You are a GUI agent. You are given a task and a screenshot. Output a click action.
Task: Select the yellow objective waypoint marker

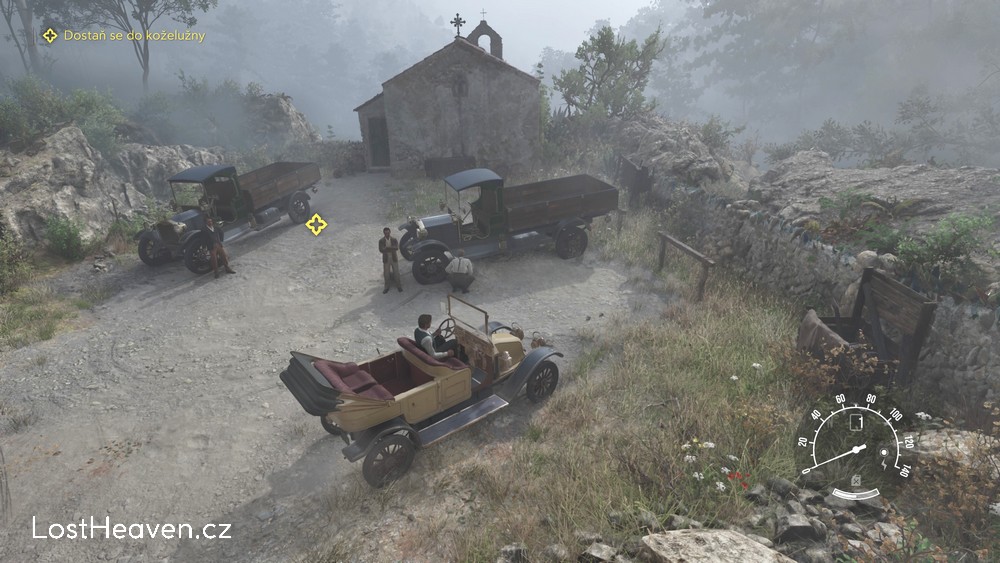[x=316, y=224]
